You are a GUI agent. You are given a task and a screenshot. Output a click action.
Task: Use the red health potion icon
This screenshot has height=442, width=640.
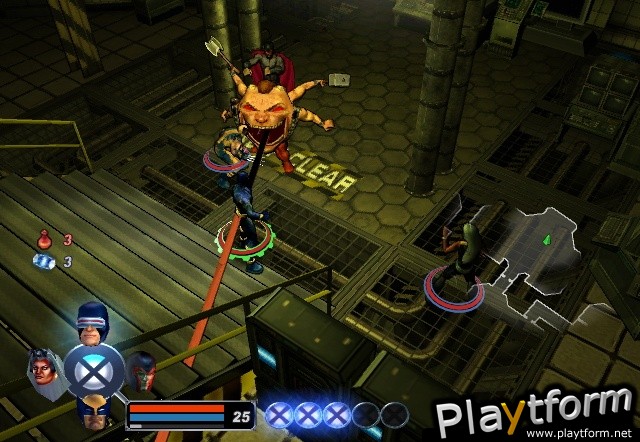(x=43, y=240)
